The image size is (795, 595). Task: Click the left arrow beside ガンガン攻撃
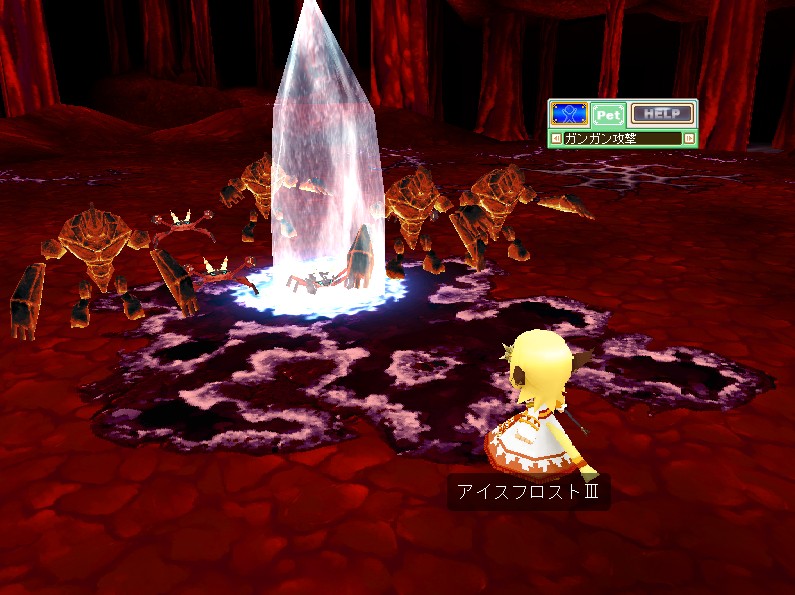[x=556, y=138]
